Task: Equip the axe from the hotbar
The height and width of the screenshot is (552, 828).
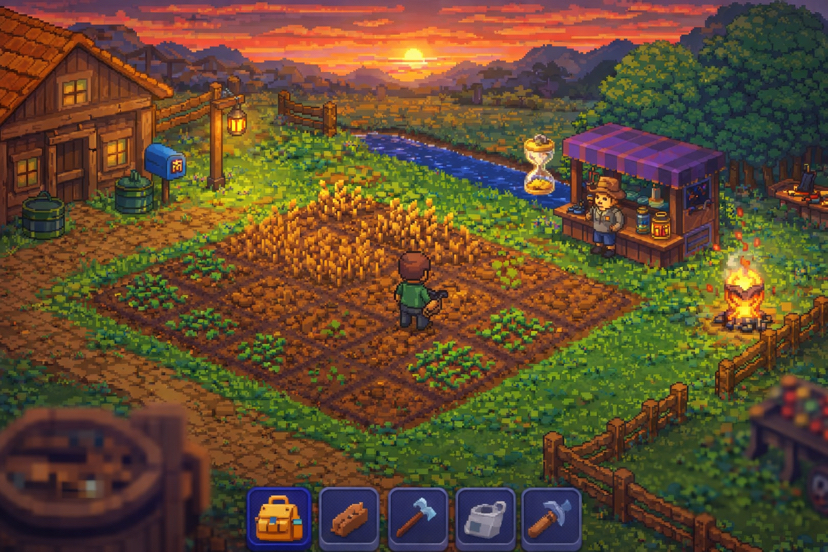Action: tap(417, 518)
